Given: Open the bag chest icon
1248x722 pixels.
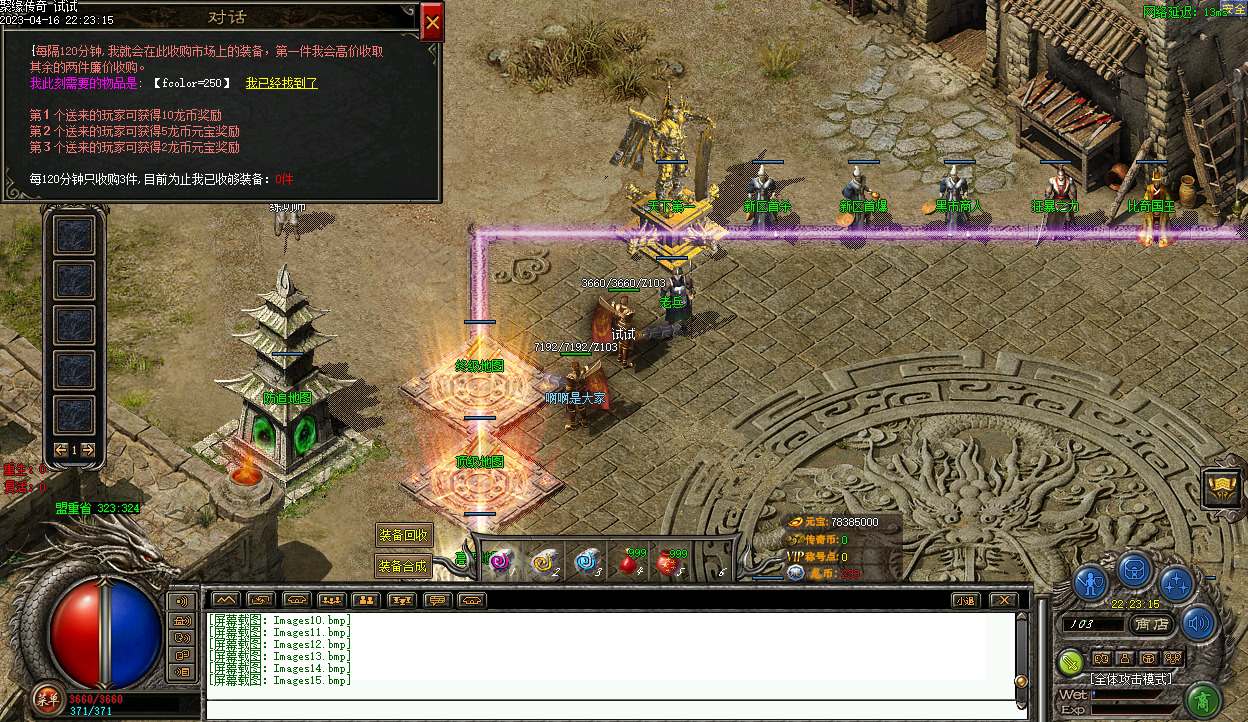Looking at the screenshot, I should pos(1134,570).
